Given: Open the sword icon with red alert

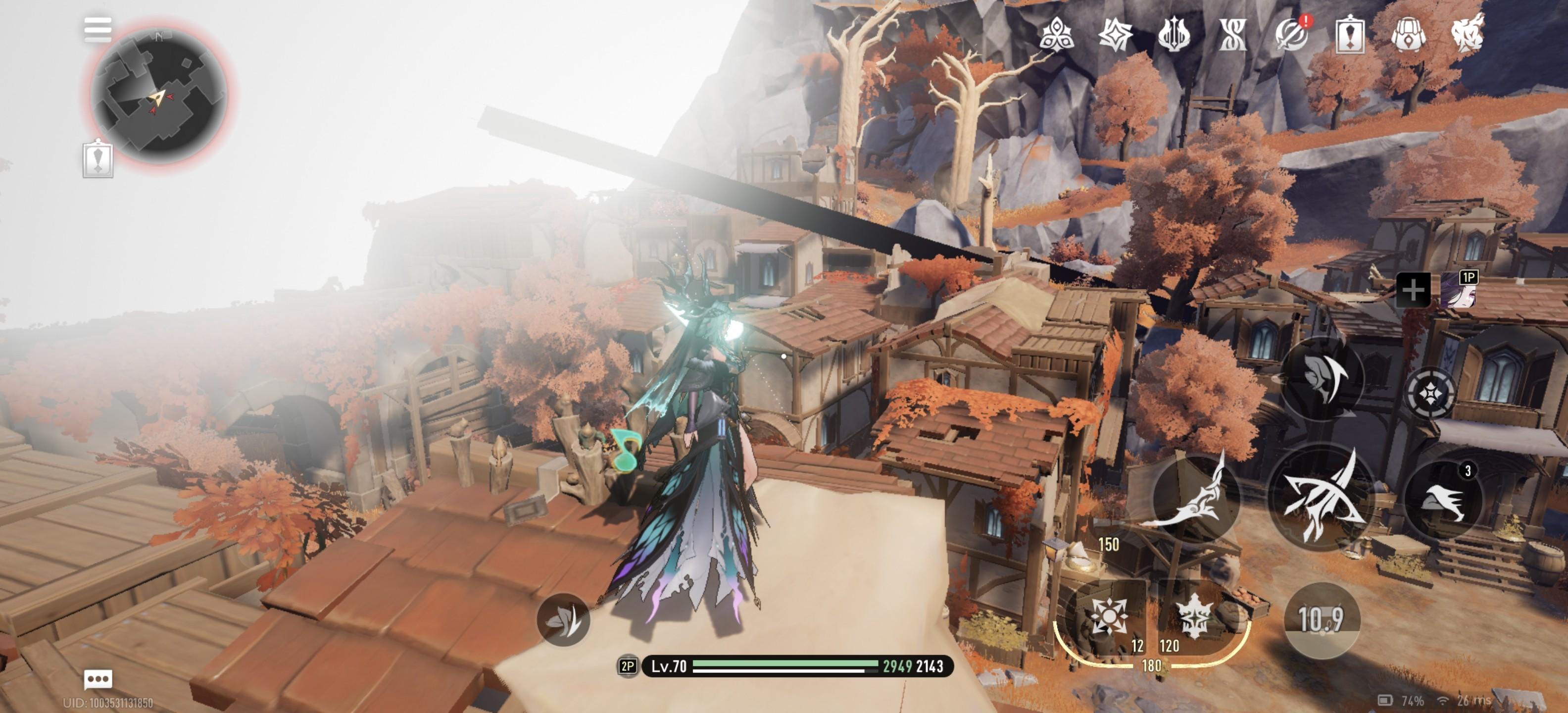Looking at the screenshot, I should pos(1292,34).
